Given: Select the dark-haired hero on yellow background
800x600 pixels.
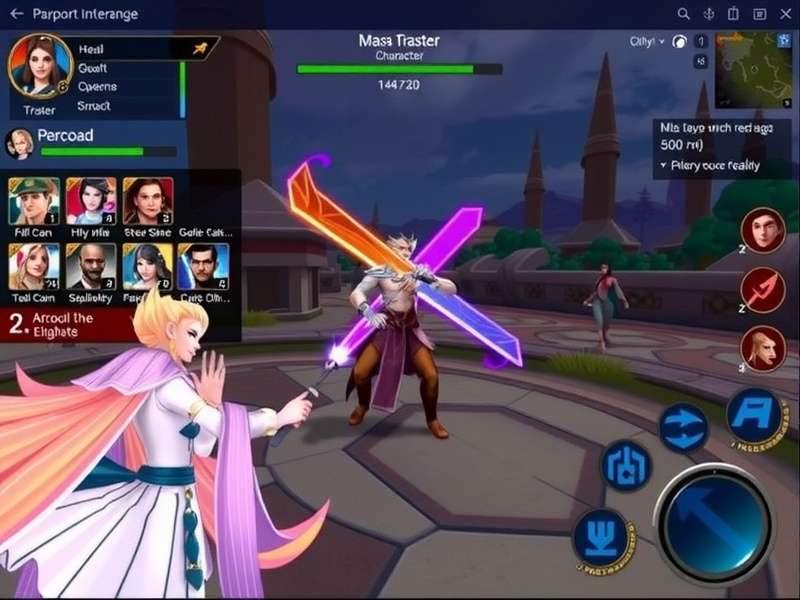Looking at the screenshot, I should (148, 267).
